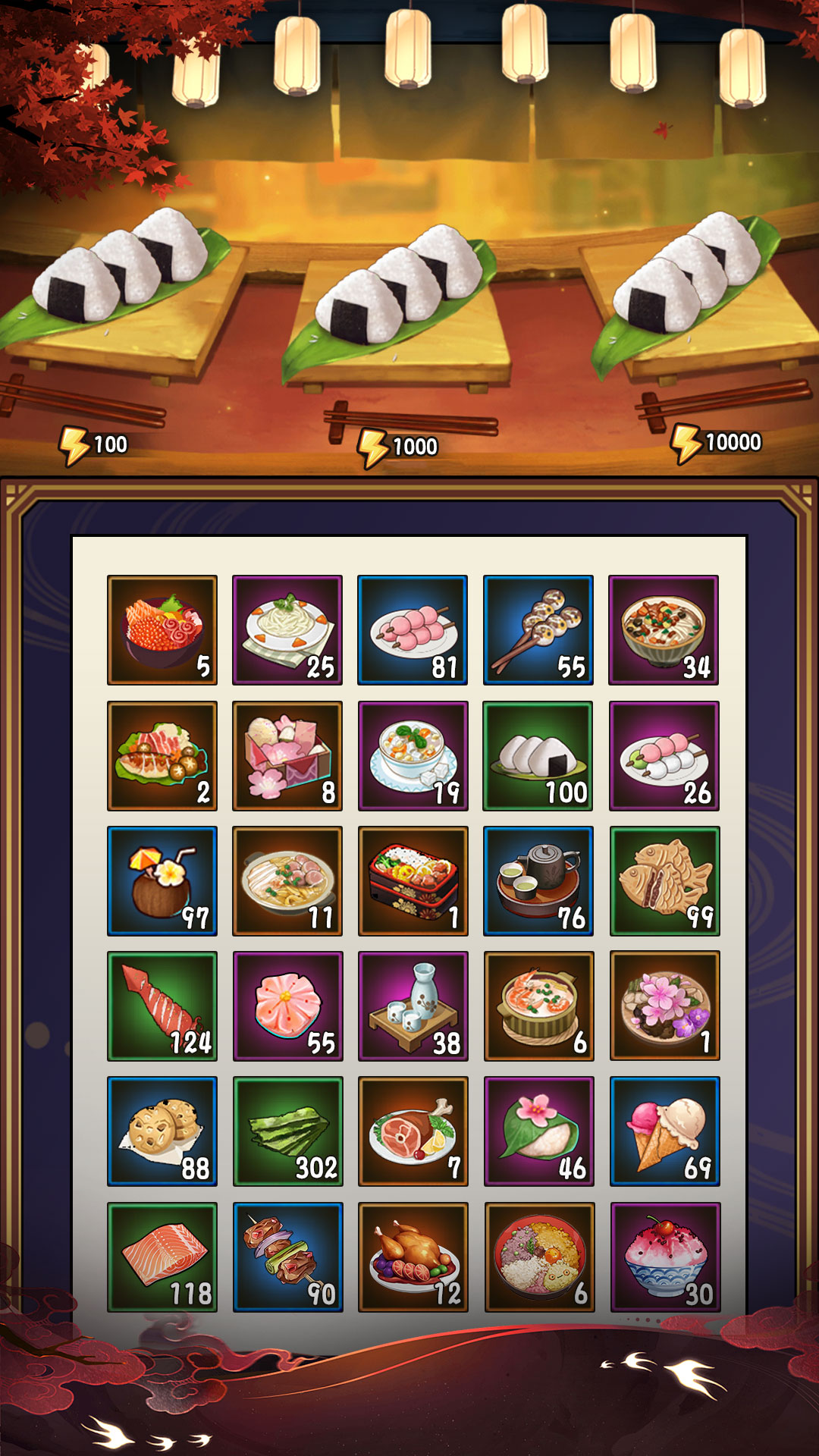Select the coconut drink slot
Screen dimensions: 819x1456
click(162, 880)
